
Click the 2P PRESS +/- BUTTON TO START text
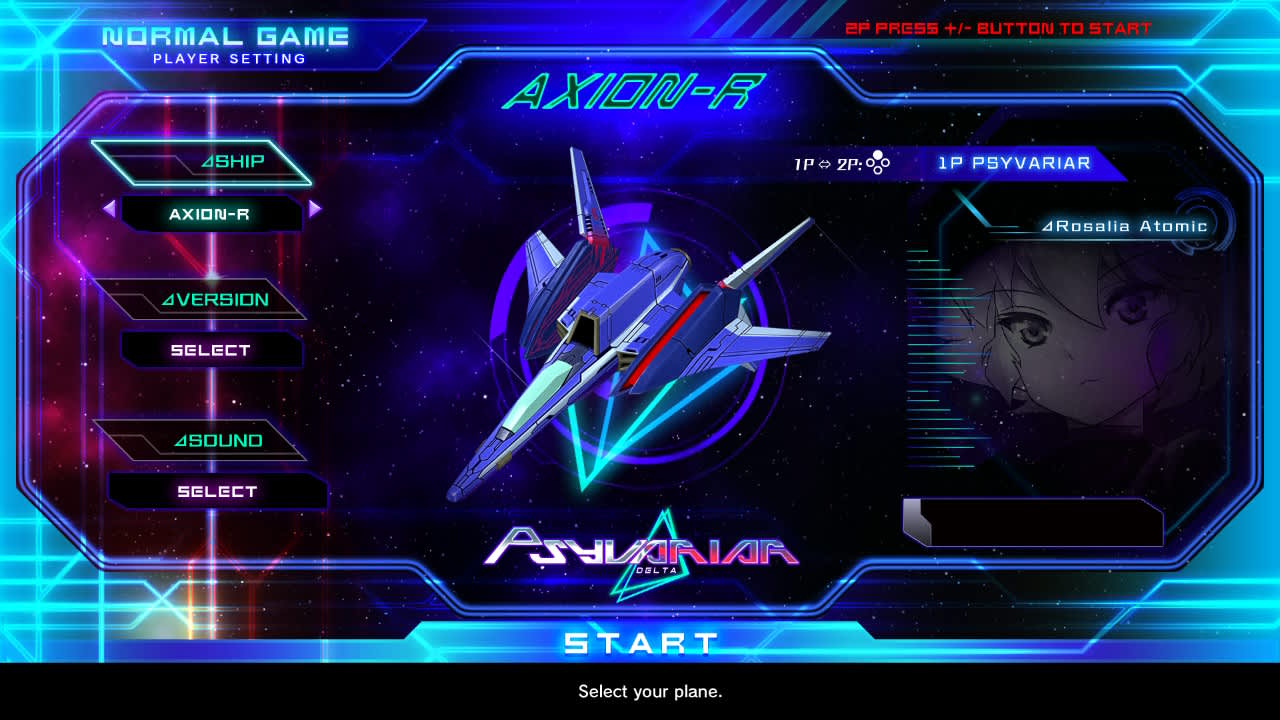tap(1000, 27)
